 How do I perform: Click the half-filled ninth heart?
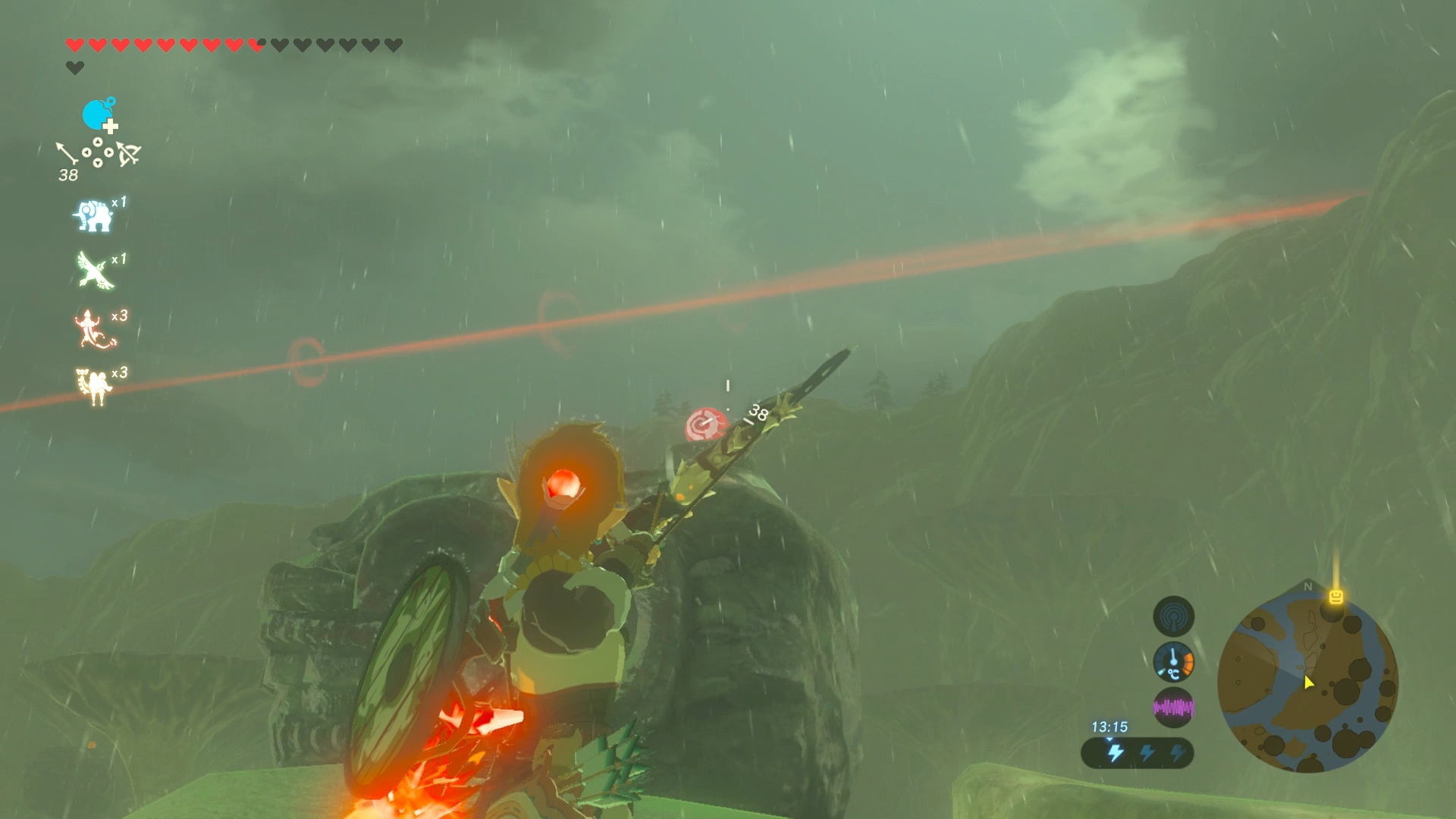pyautogui.click(x=256, y=44)
